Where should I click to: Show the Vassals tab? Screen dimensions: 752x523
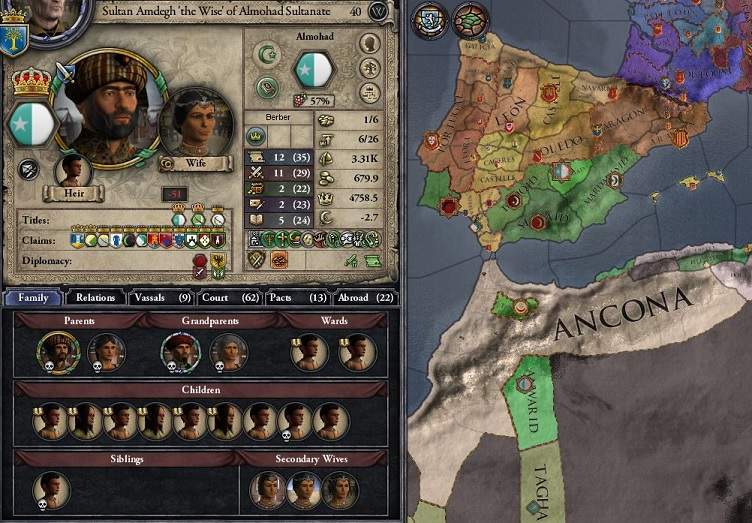[x=160, y=297]
